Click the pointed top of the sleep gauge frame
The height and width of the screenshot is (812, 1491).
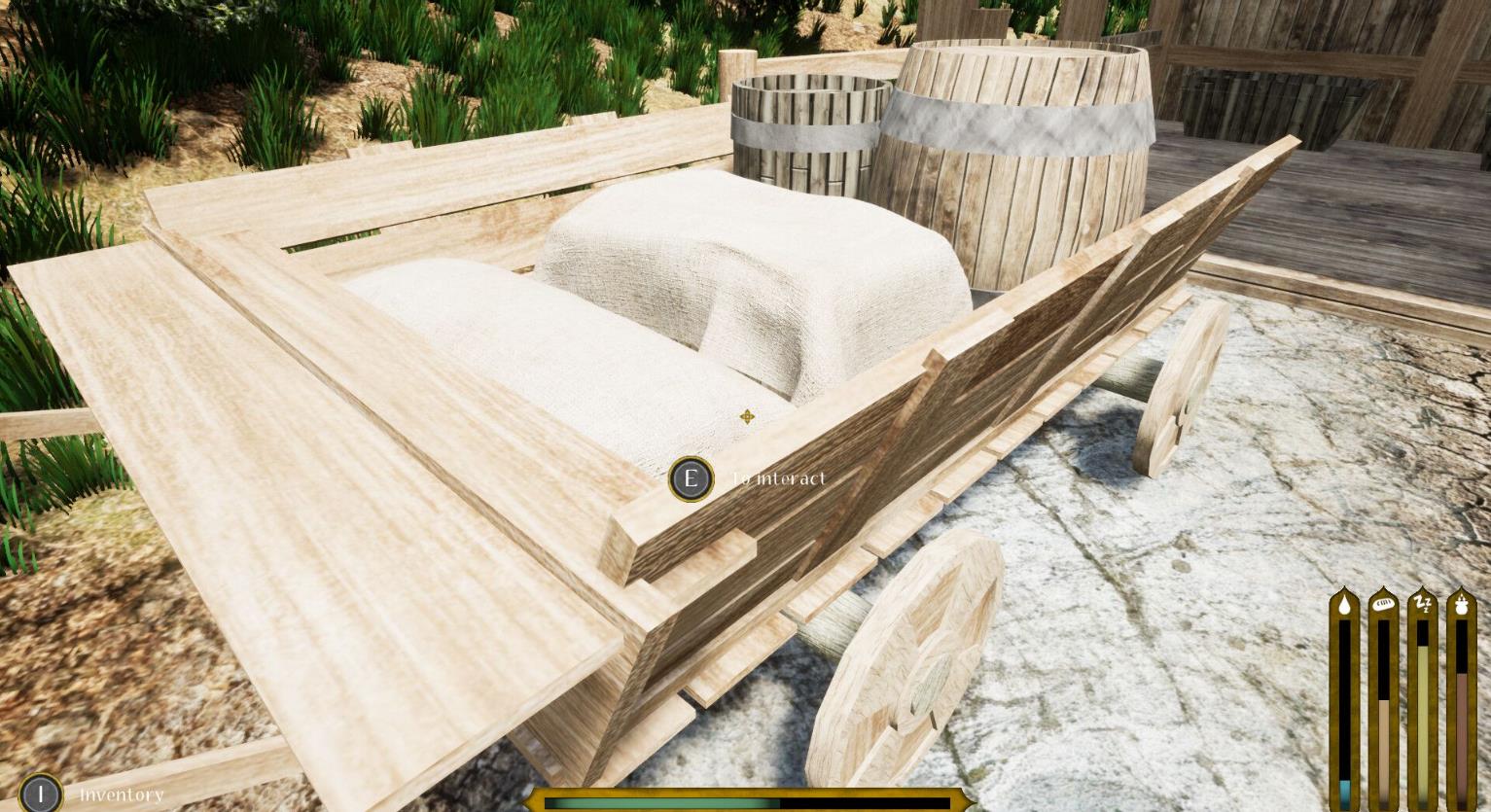click(1423, 591)
